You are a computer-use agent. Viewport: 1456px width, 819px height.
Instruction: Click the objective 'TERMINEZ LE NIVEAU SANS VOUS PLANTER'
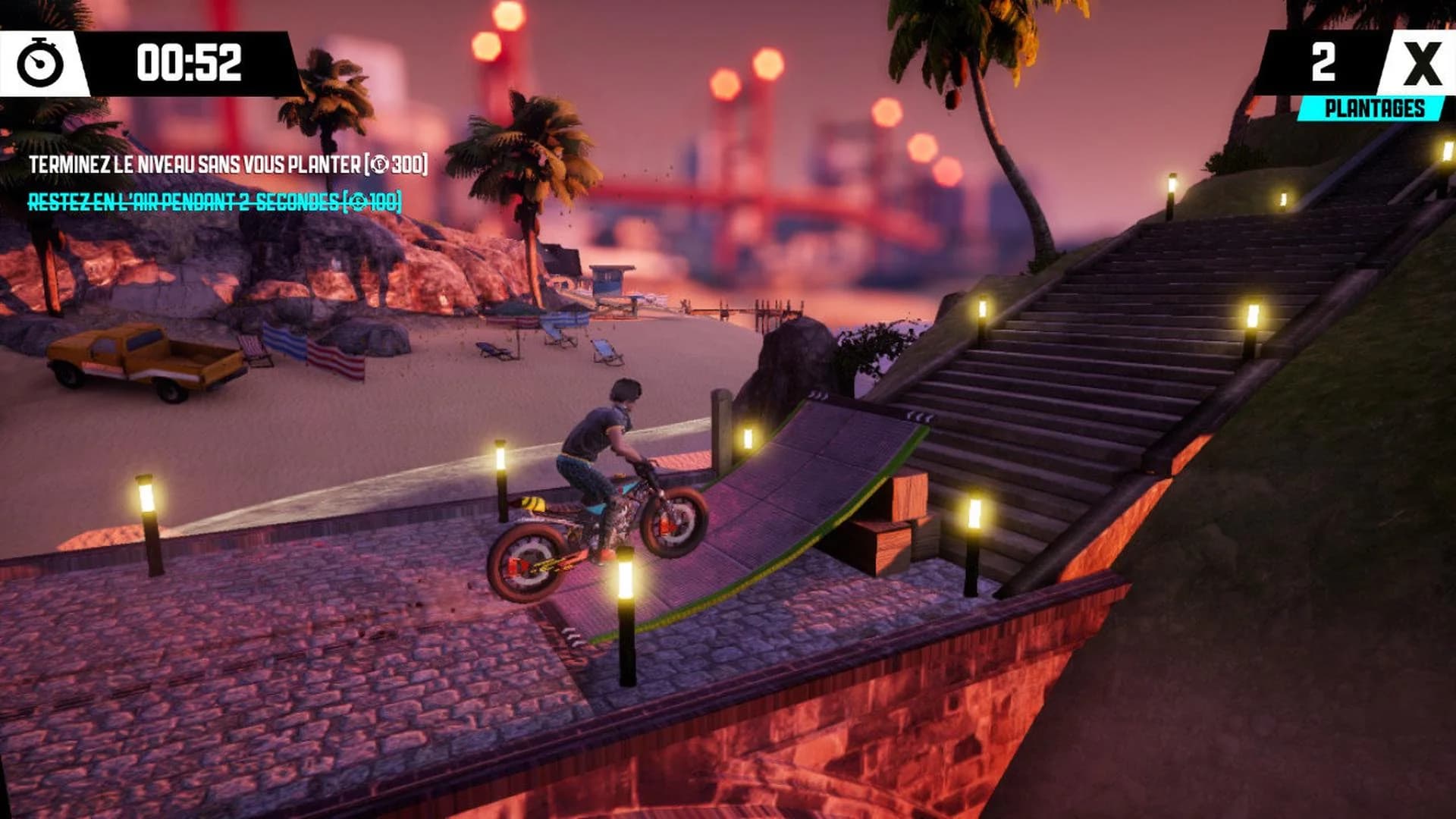227,163
